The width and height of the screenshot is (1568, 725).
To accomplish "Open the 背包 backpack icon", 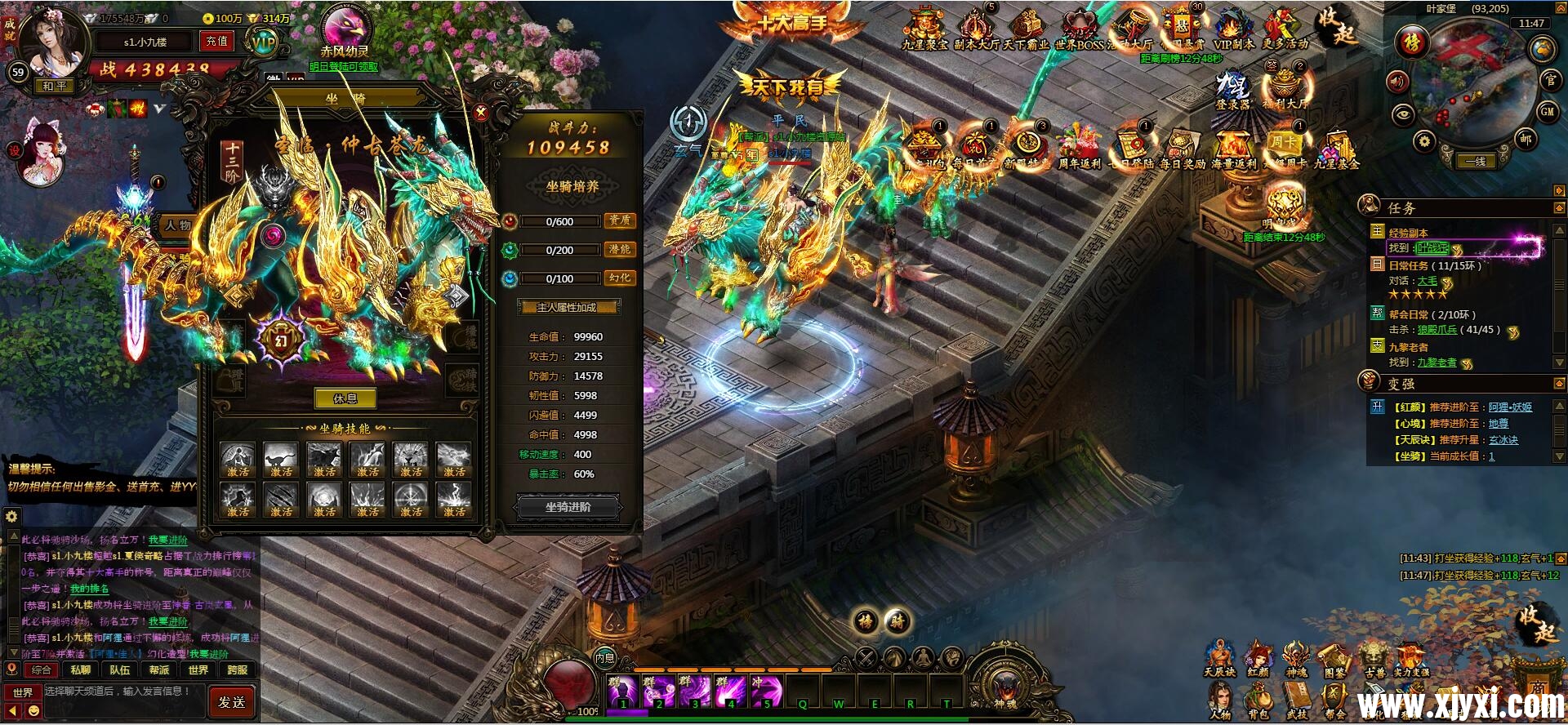I will [x=1258, y=702].
